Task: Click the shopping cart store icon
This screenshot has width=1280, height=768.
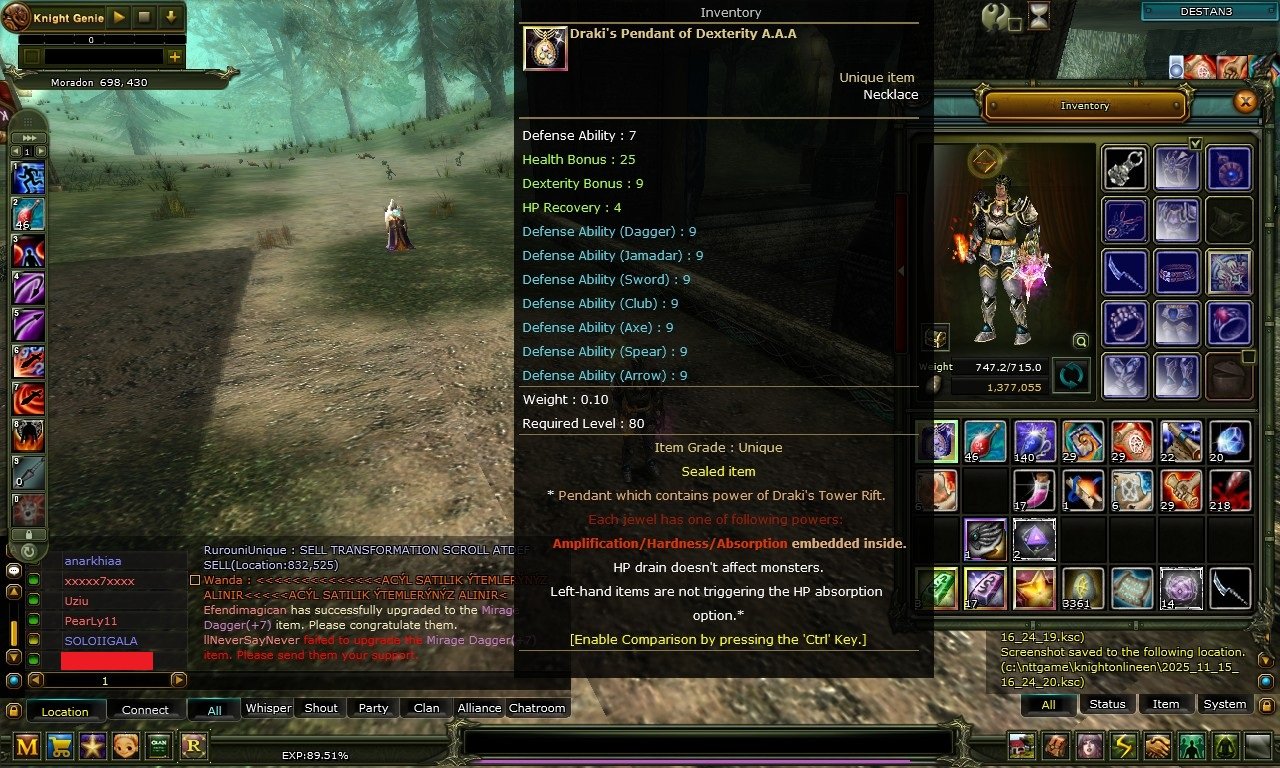Action: (x=60, y=745)
